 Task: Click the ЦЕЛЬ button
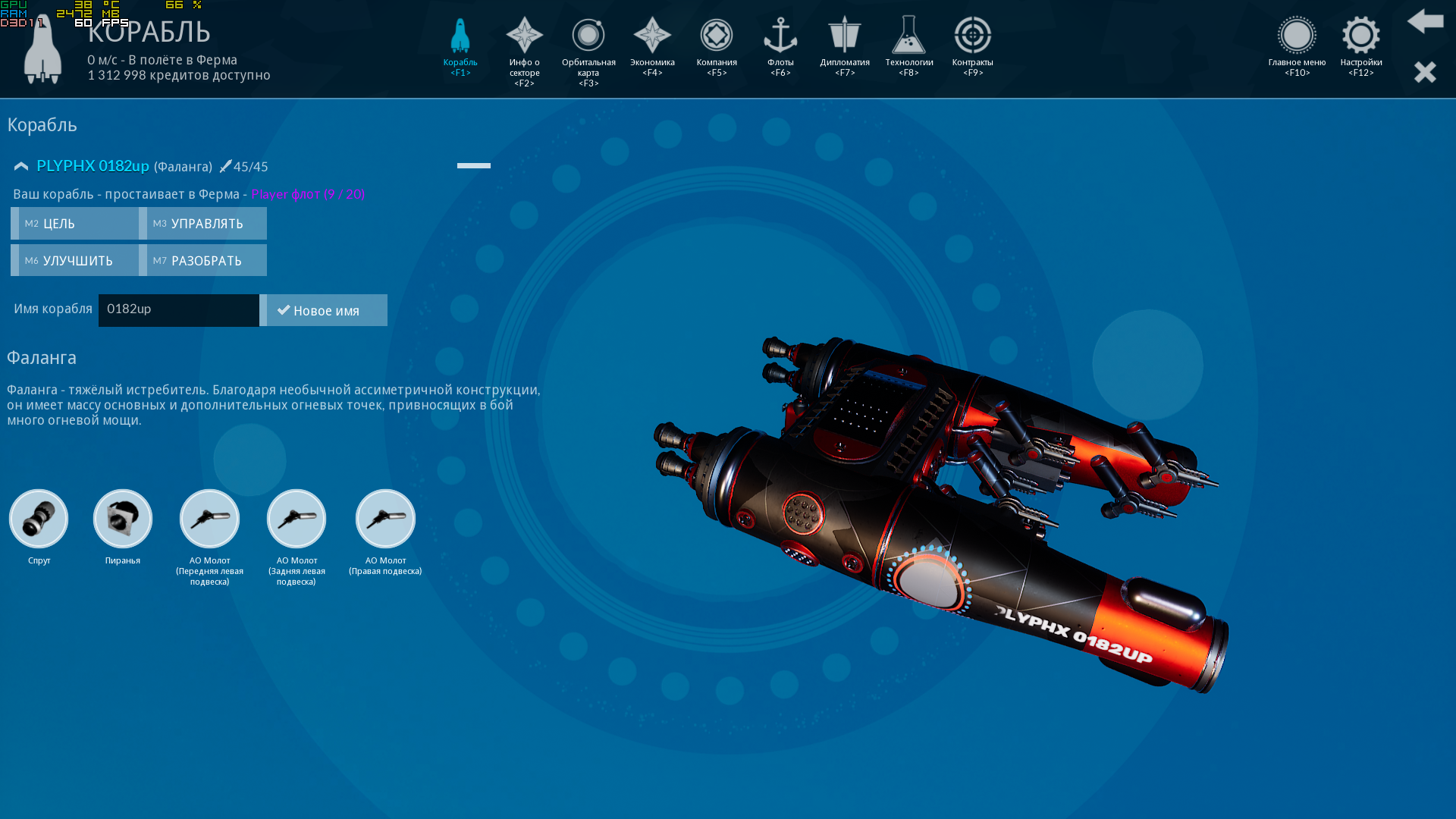[x=74, y=224]
